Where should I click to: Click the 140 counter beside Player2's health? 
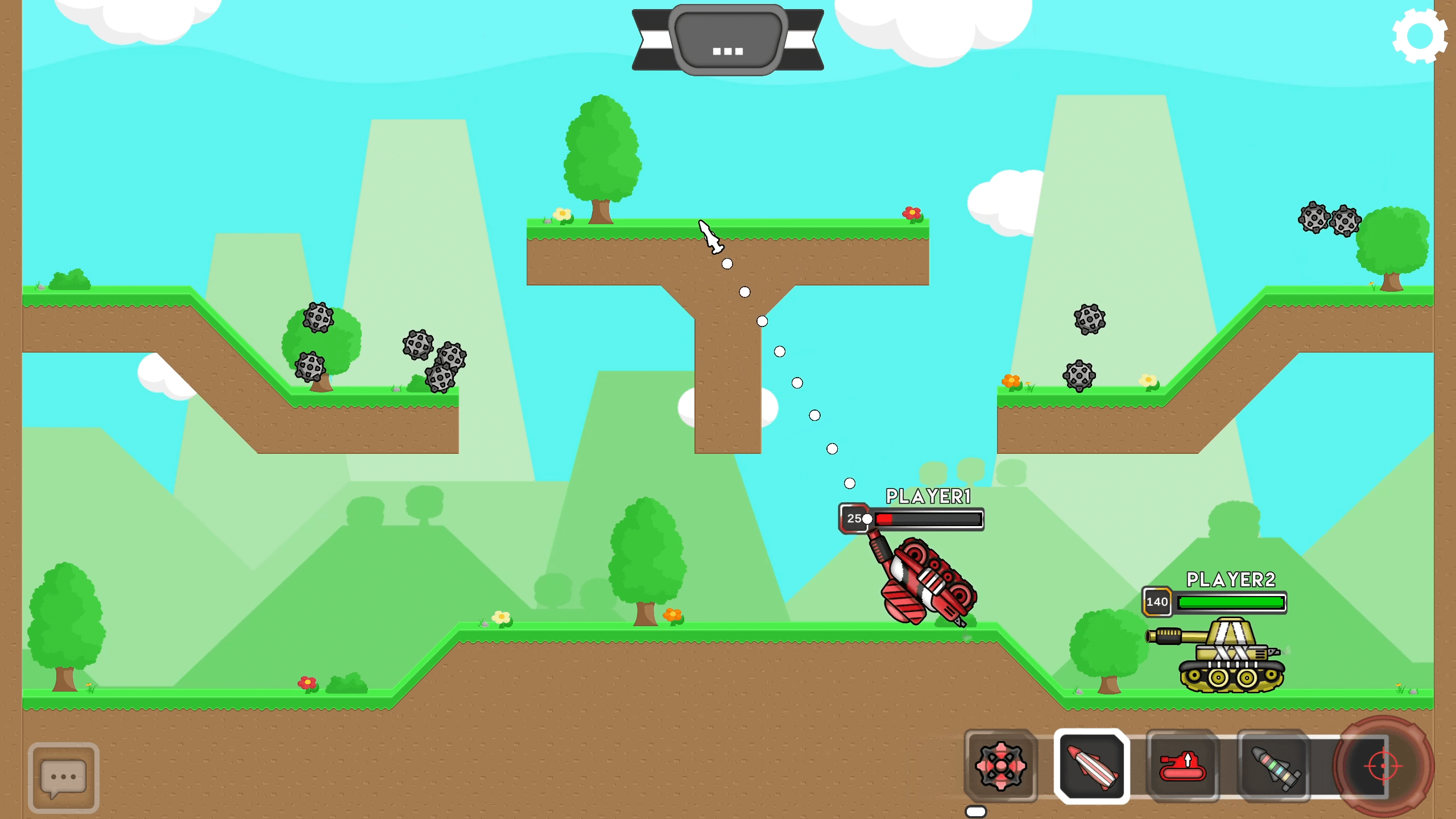pyautogui.click(x=1159, y=602)
